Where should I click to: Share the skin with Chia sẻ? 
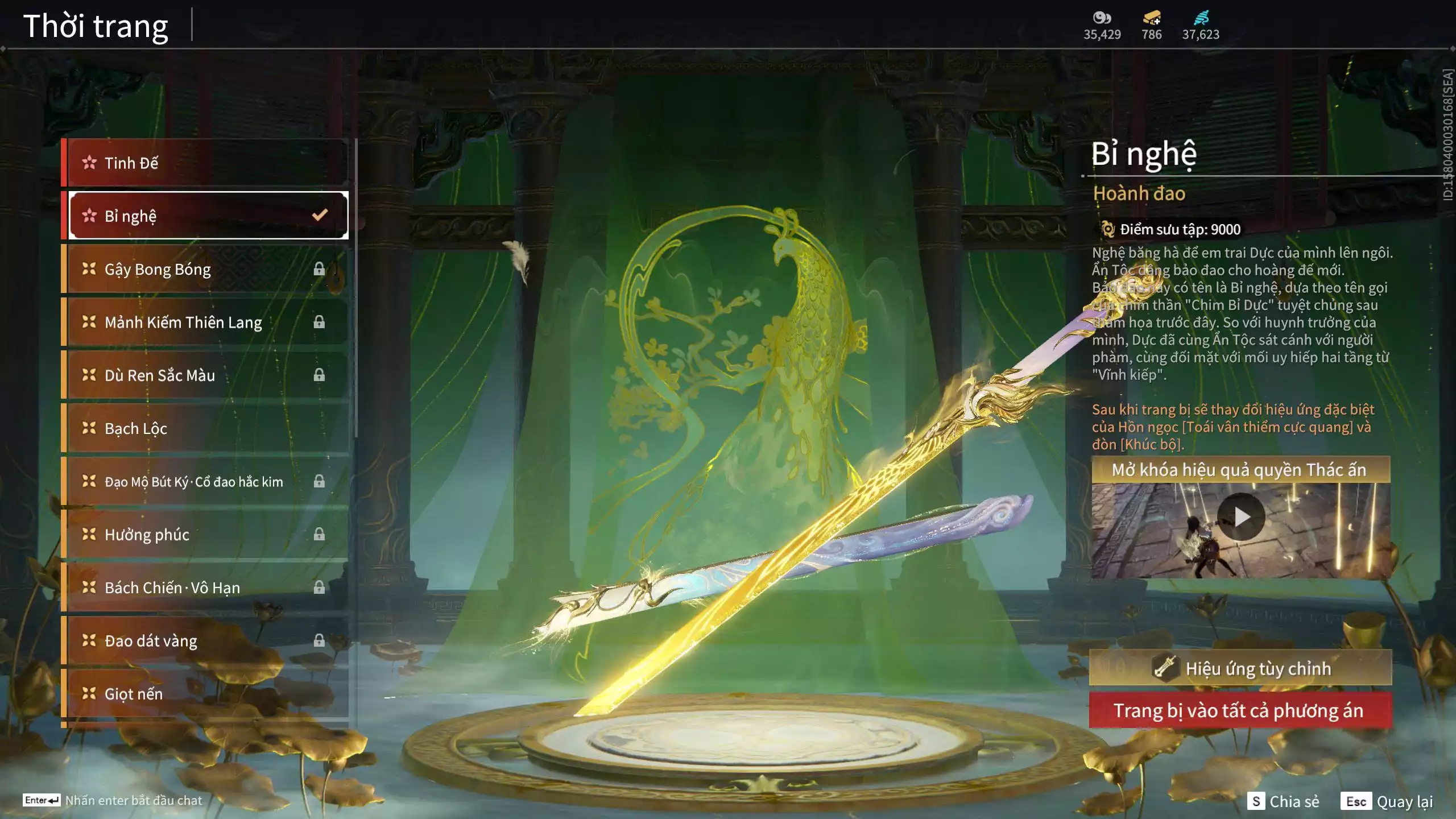coord(1284,801)
